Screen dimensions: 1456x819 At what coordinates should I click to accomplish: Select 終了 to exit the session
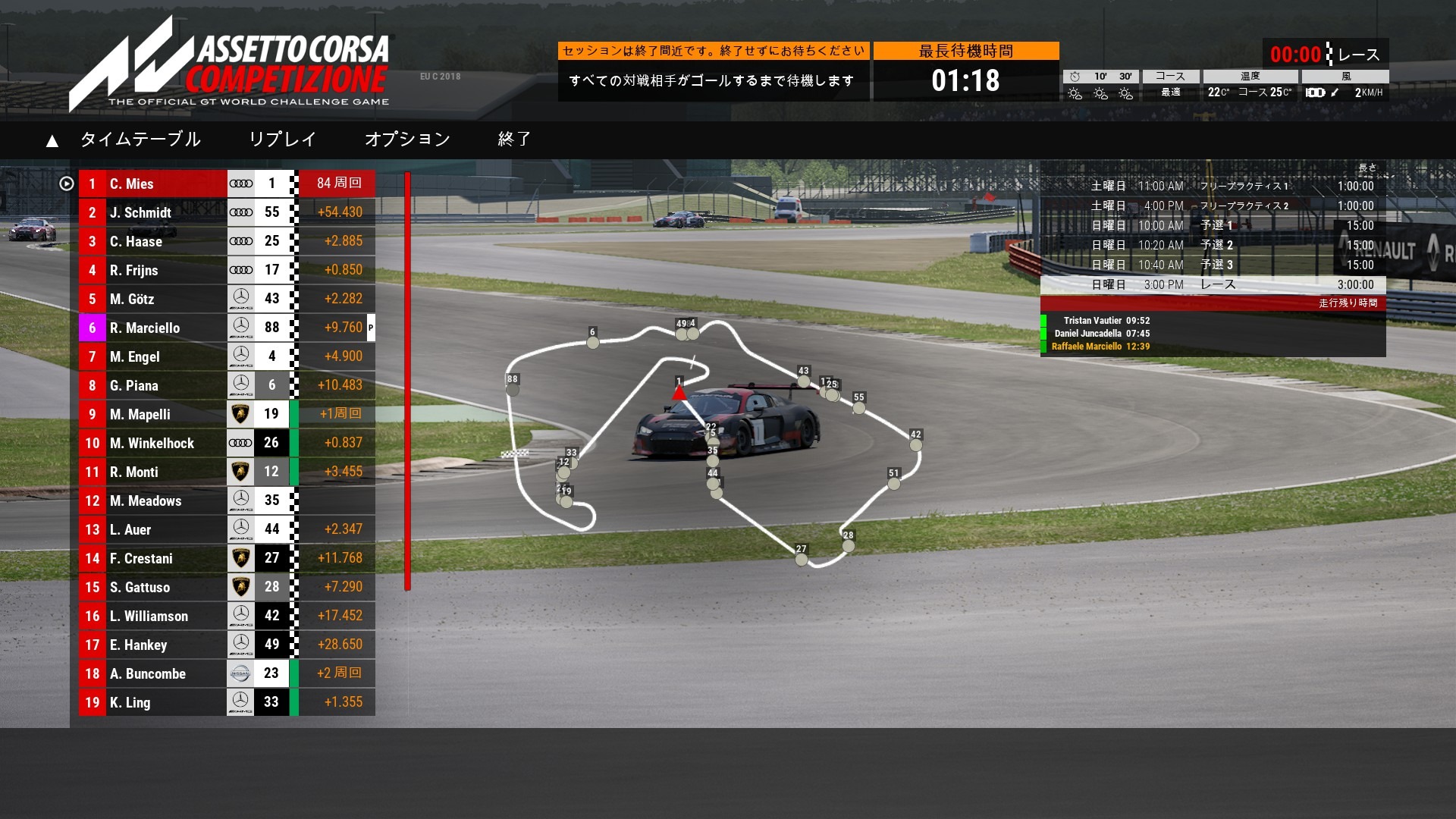click(x=514, y=140)
